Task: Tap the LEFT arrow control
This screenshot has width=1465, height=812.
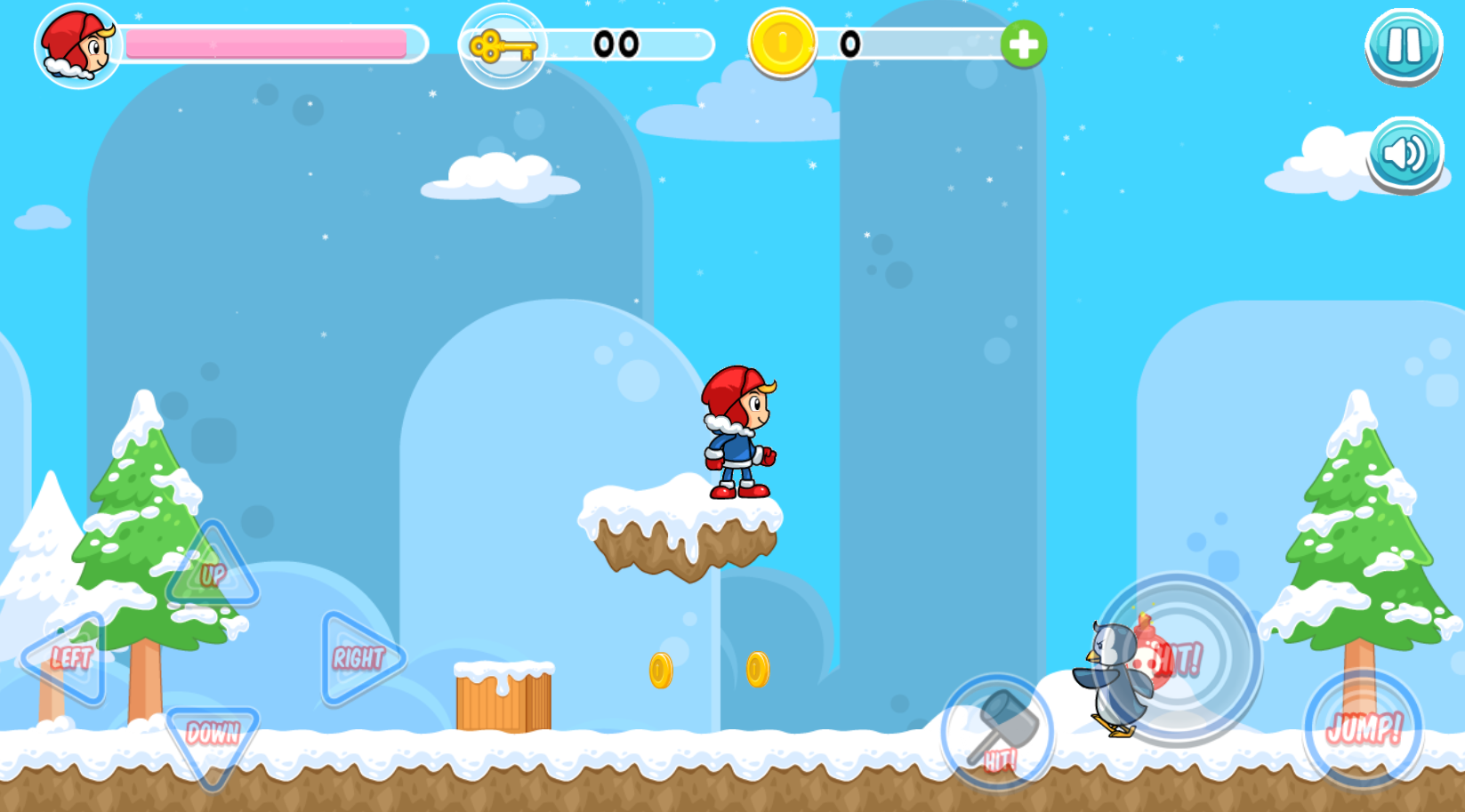Action: pos(68,658)
